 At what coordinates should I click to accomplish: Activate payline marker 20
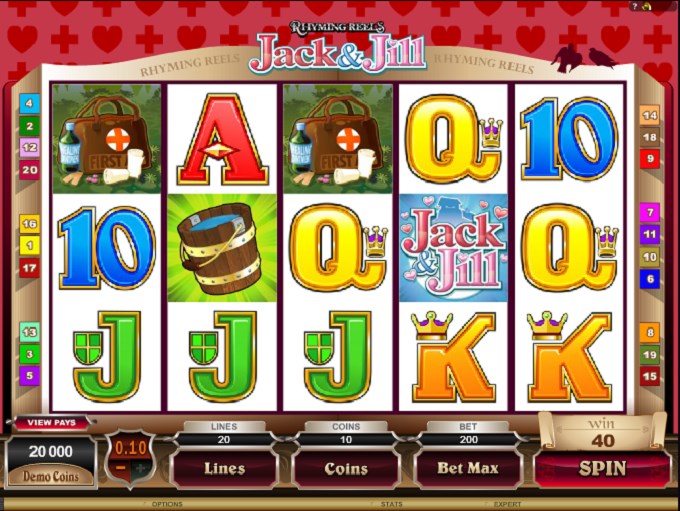[29, 170]
